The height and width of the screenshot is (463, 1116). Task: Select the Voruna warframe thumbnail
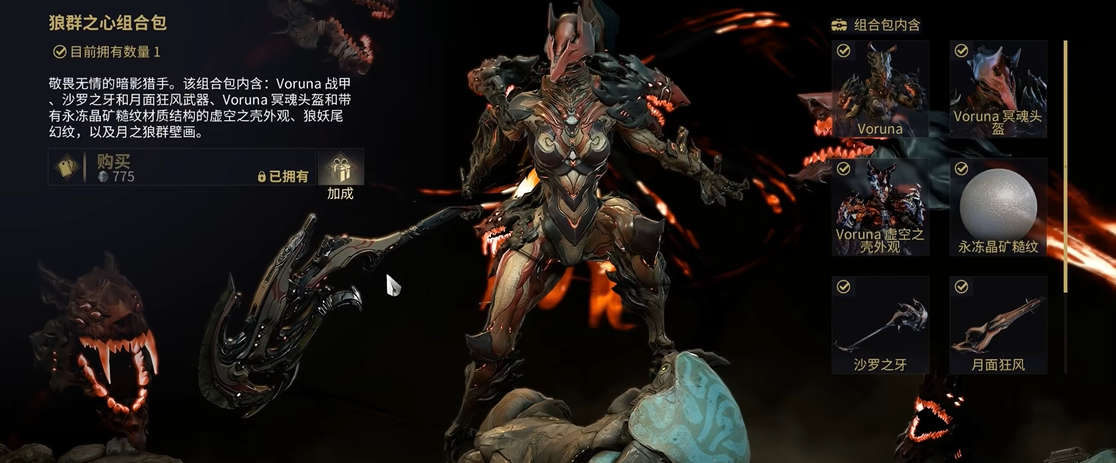coord(880,88)
